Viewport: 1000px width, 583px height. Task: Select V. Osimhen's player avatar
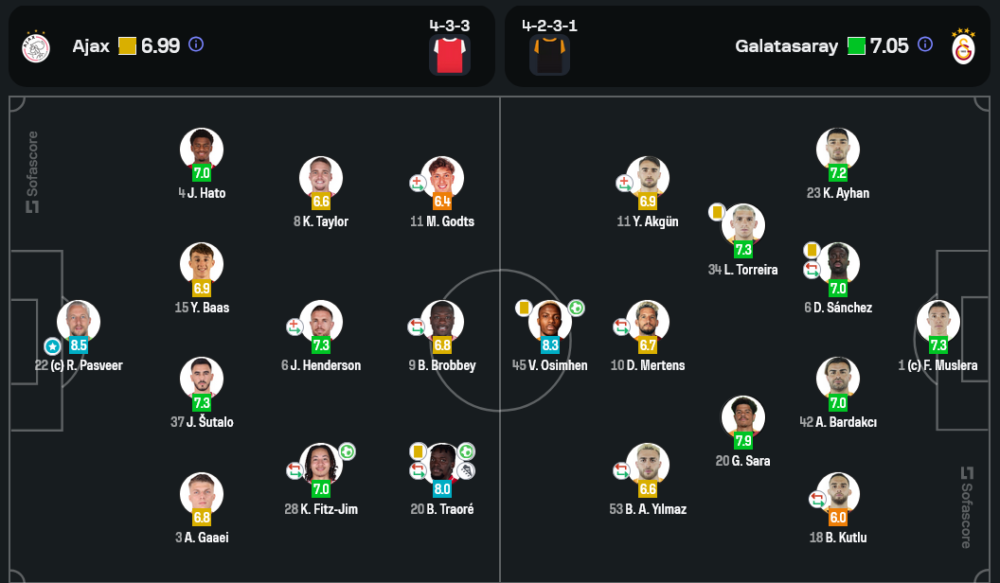[x=550, y=322]
